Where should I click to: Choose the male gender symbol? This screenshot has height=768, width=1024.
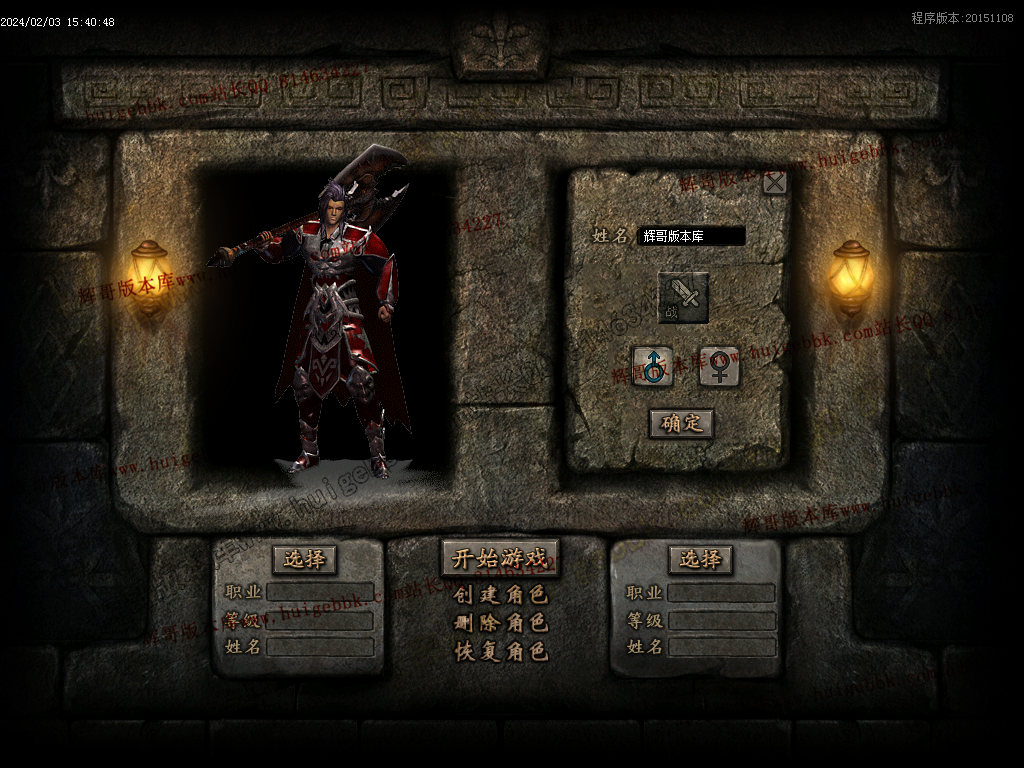coord(652,366)
